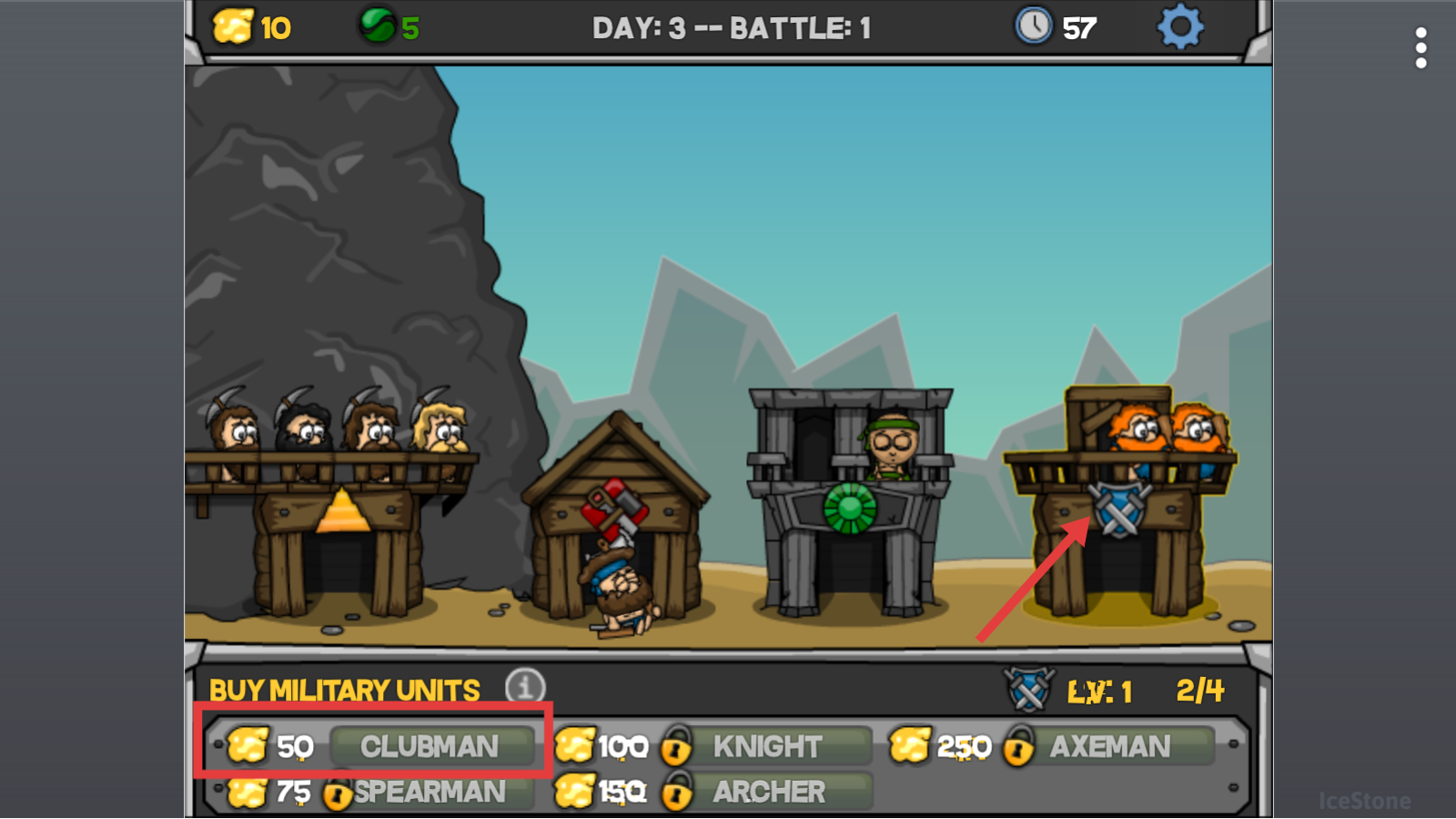Select the barracks crossed-swords shield emblem

pyautogui.click(x=1119, y=510)
